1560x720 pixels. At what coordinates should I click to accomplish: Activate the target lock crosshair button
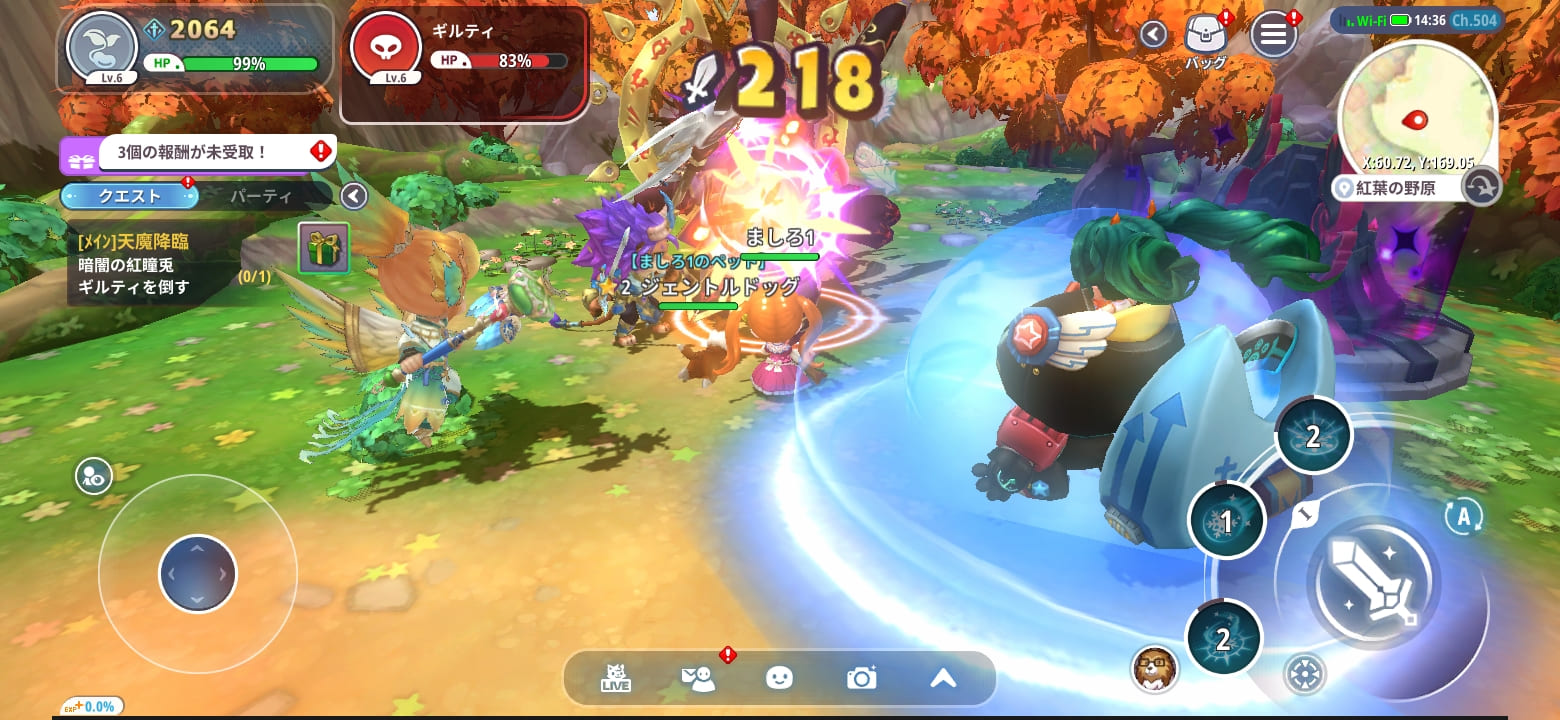pos(1304,674)
